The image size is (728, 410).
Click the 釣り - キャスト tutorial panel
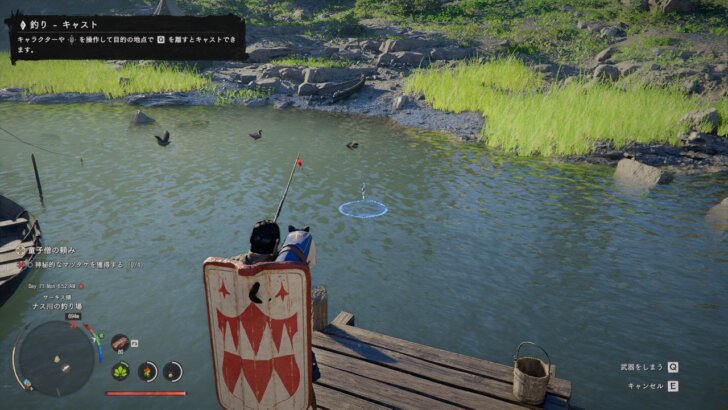pyautogui.click(x=124, y=38)
